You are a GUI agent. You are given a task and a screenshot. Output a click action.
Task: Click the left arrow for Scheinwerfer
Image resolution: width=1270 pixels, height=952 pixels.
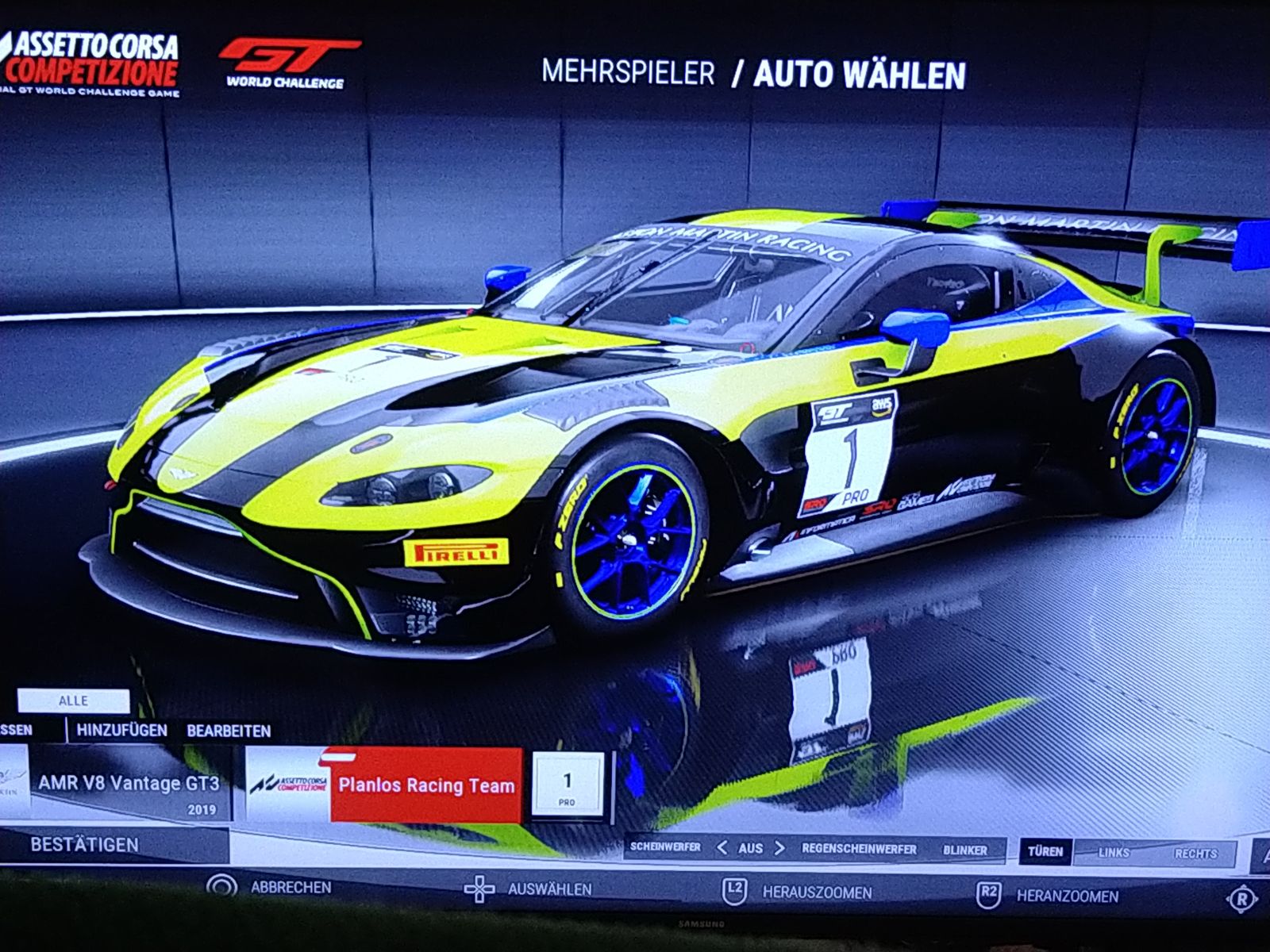(722, 848)
